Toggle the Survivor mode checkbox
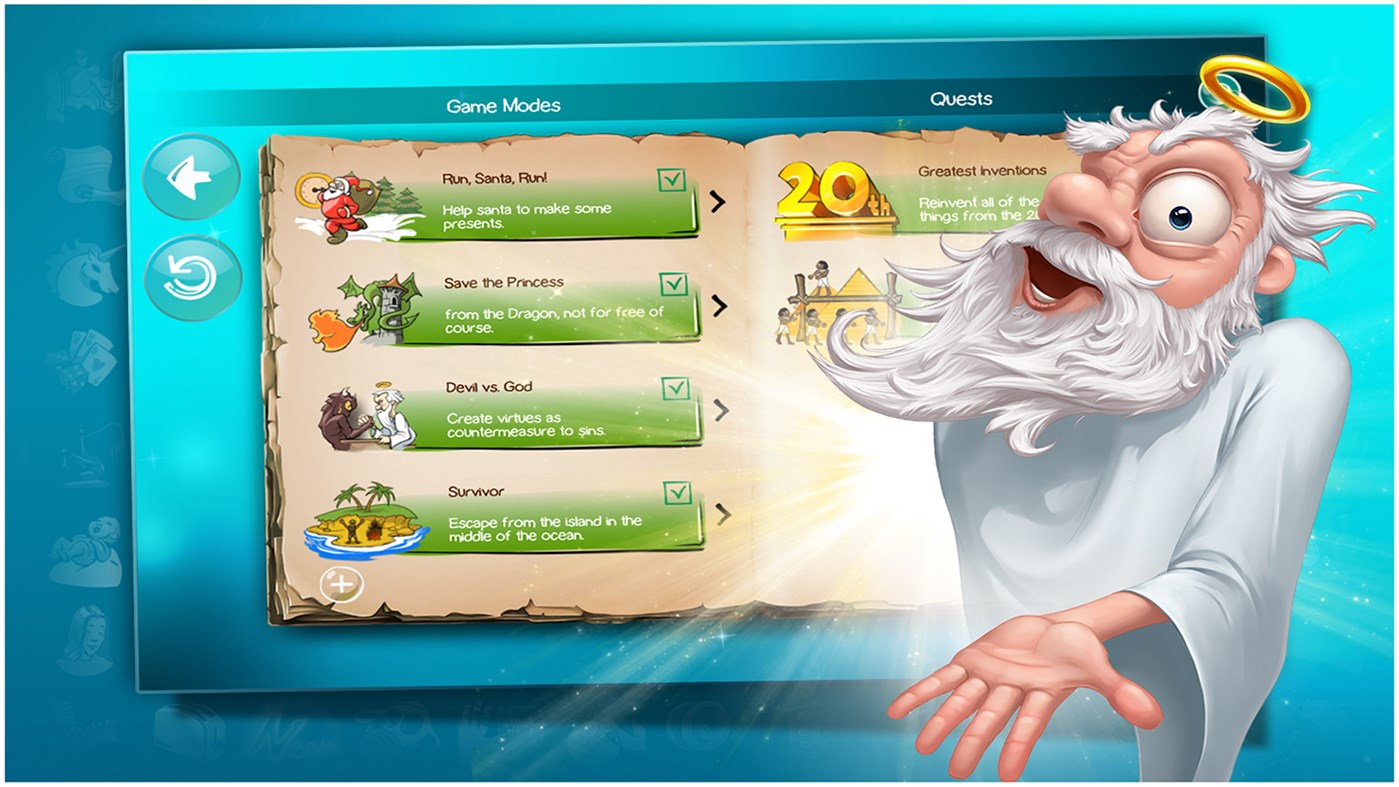The height and width of the screenshot is (787, 1399). click(x=678, y=492)
